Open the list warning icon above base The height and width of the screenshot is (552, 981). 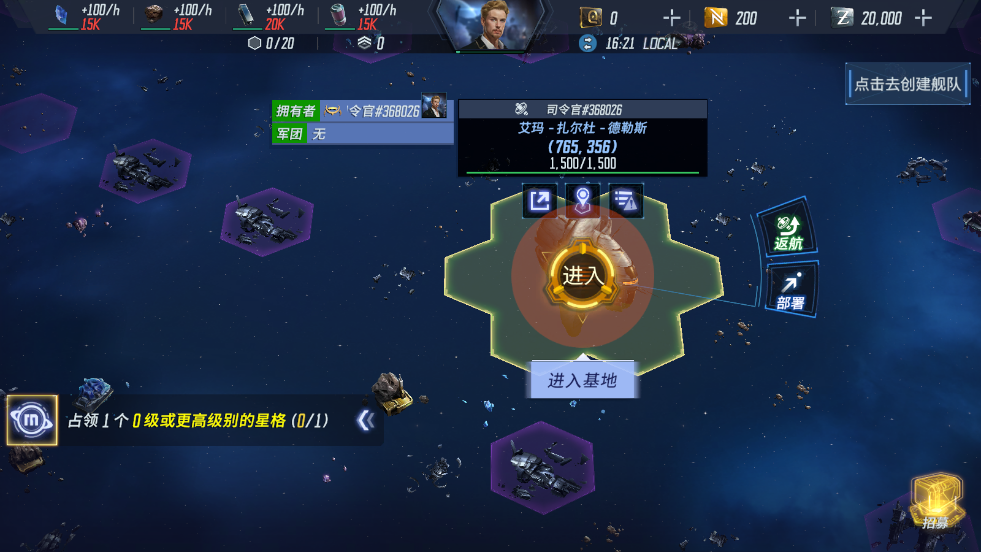point(625,200)
